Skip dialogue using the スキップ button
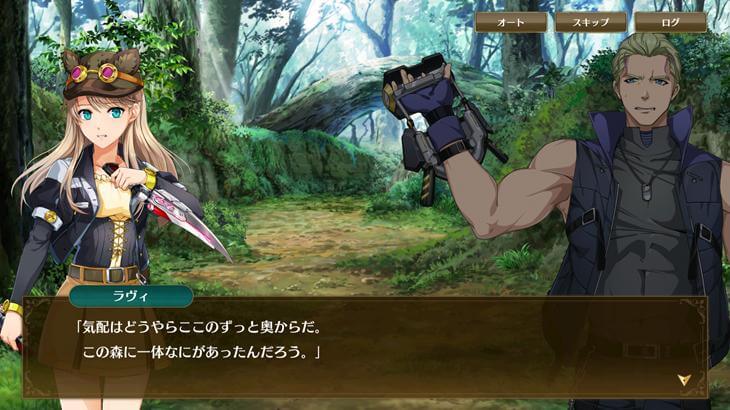 click(591, 22)
